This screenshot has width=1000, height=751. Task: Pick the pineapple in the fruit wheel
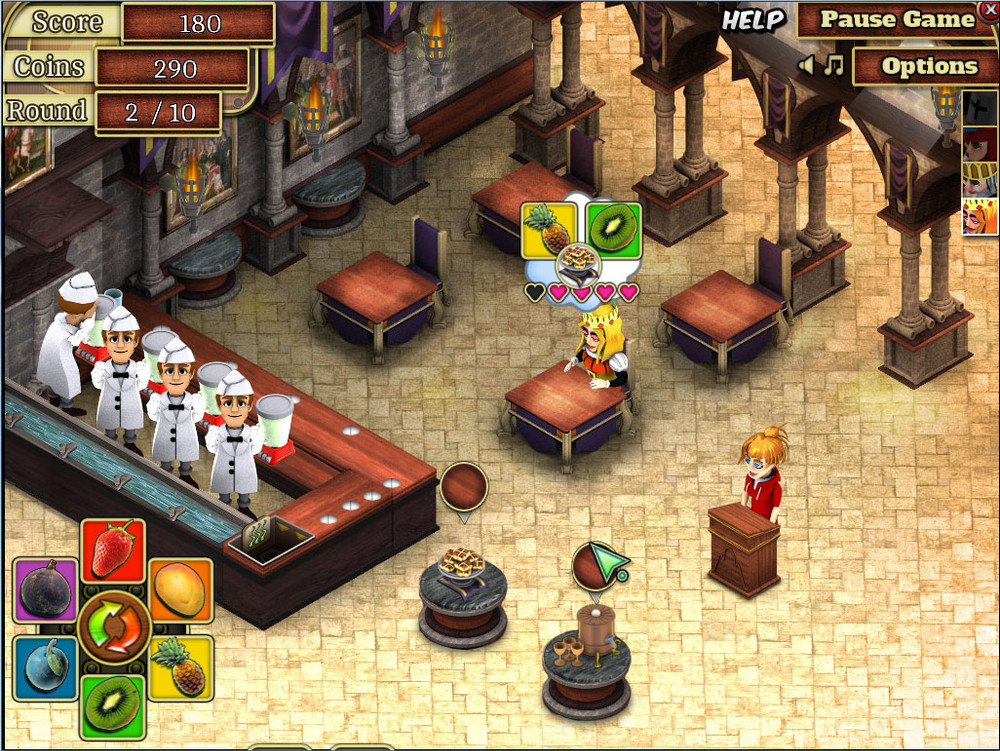pyautogui.click(x=181, y=667)
